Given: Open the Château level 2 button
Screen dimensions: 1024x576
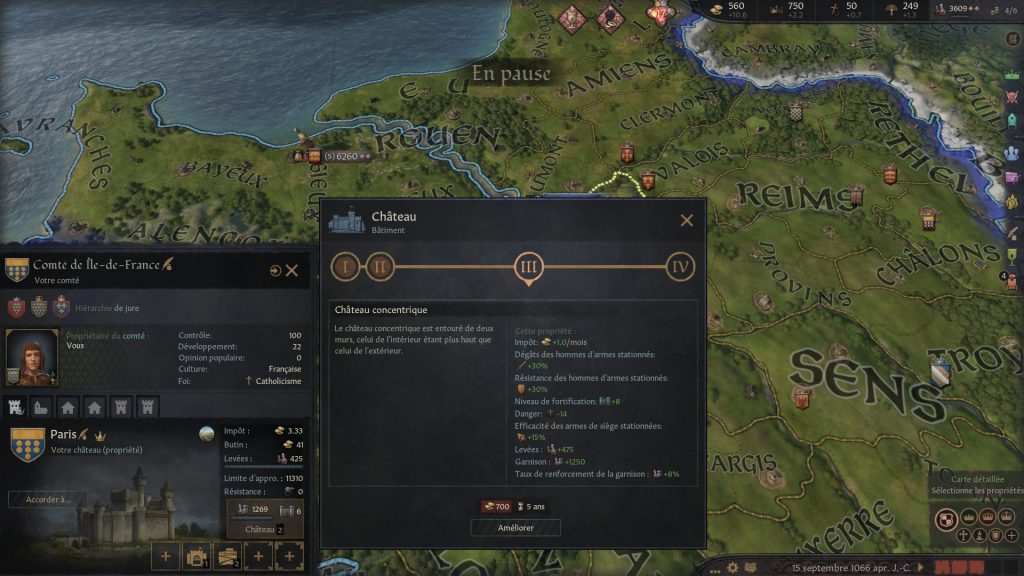Looking at the screenshot, I should click(x=260, y=529).
